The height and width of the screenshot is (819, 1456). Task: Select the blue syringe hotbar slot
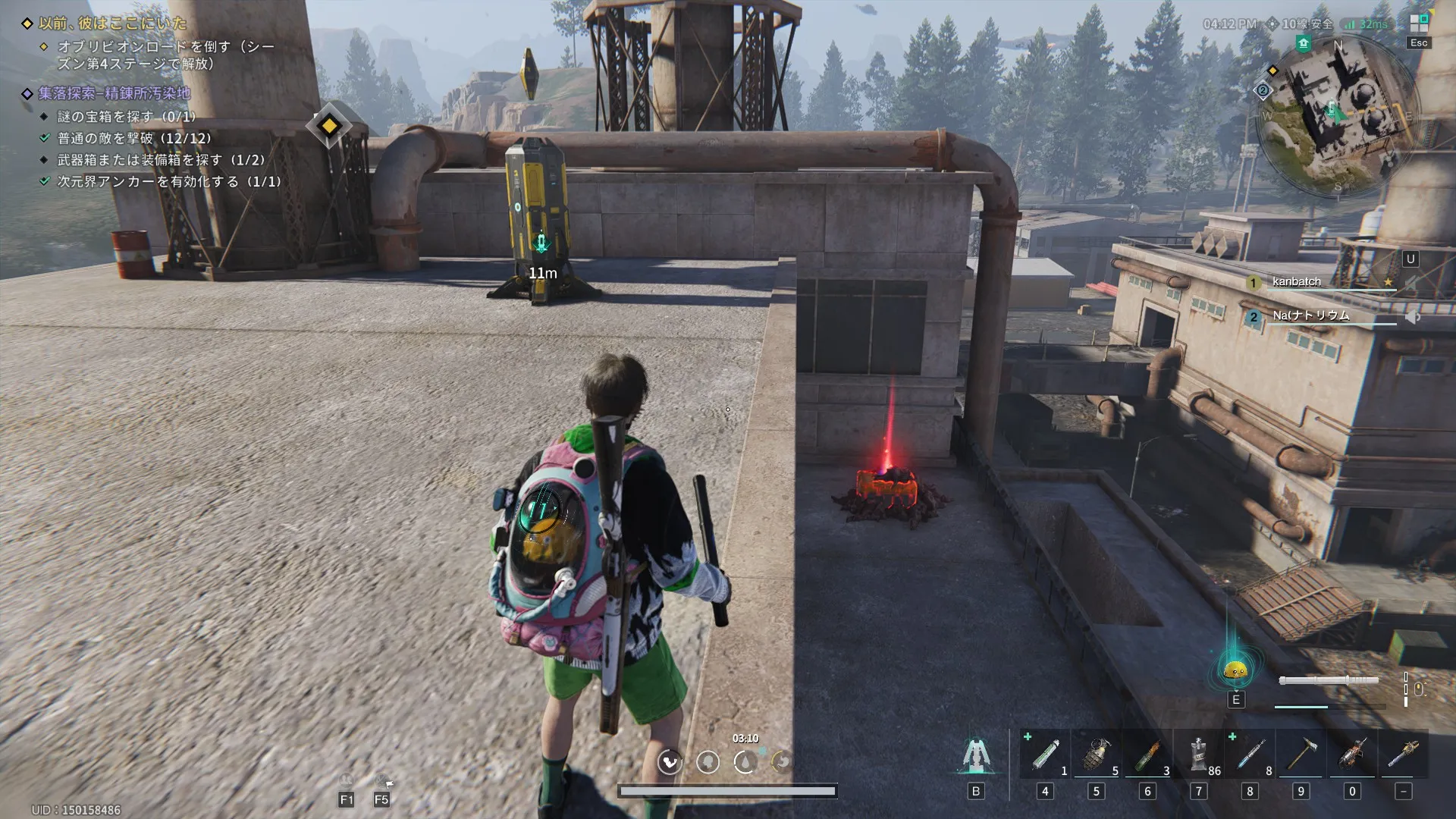(x=1250, y=755)
